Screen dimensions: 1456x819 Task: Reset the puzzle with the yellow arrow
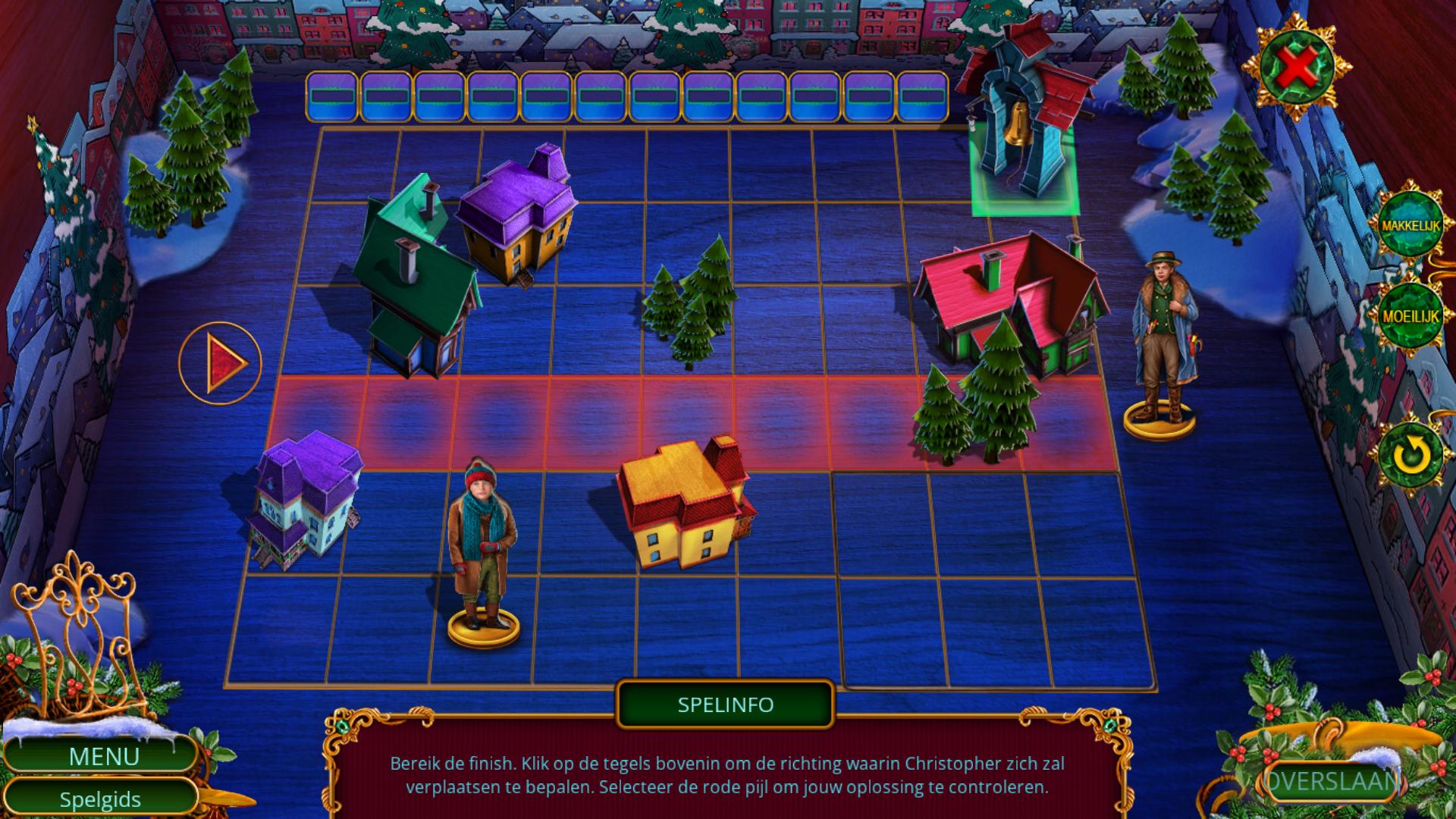pos(1410,455)
